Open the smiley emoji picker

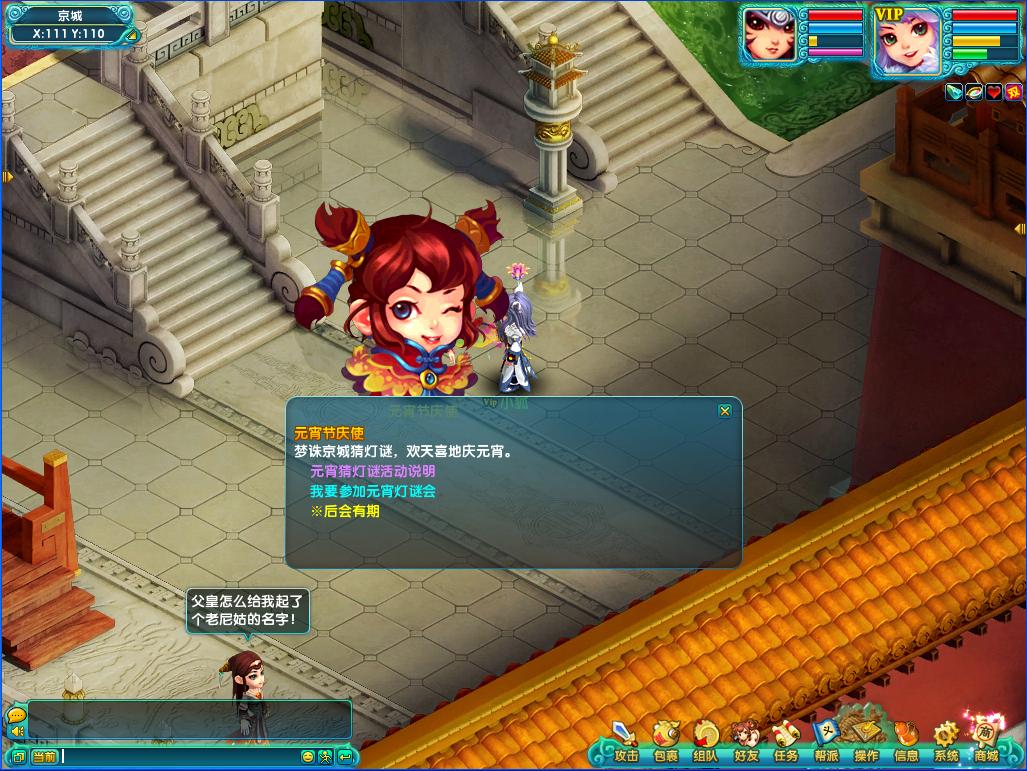308,757
